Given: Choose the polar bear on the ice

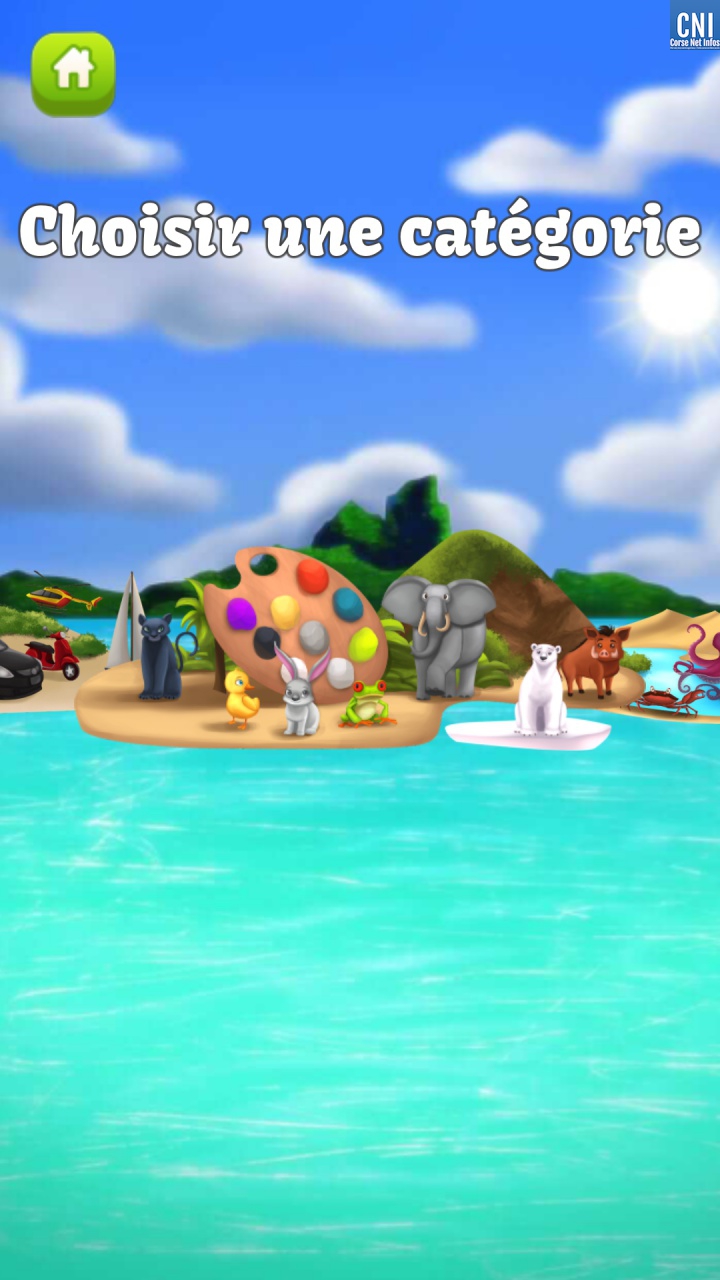Looking at the screenshot, I should (x=541, y=688).
